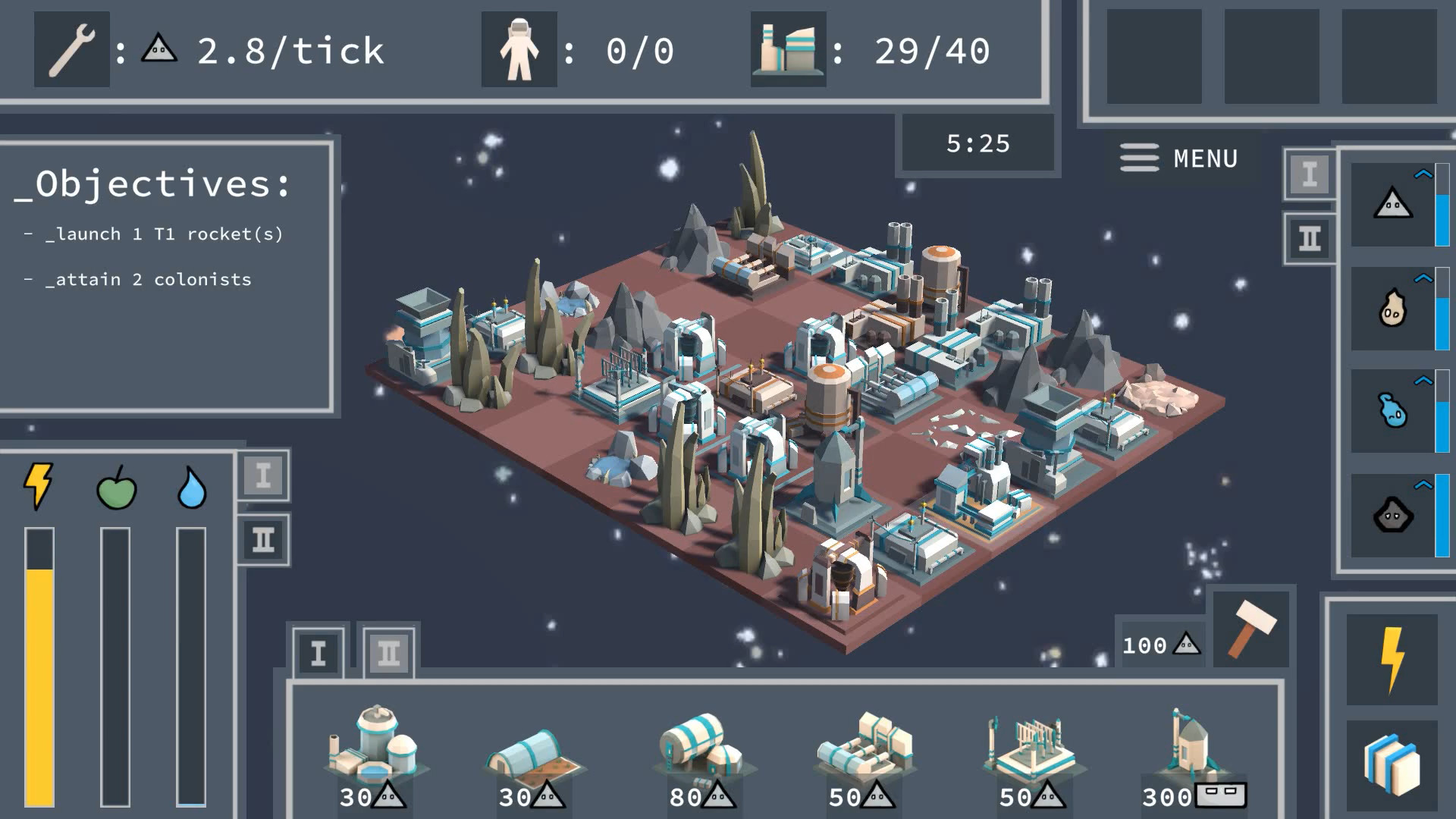Switch to build menu tier II tab
Viewport: 1456px width, 819px height.
coord(388,653)
